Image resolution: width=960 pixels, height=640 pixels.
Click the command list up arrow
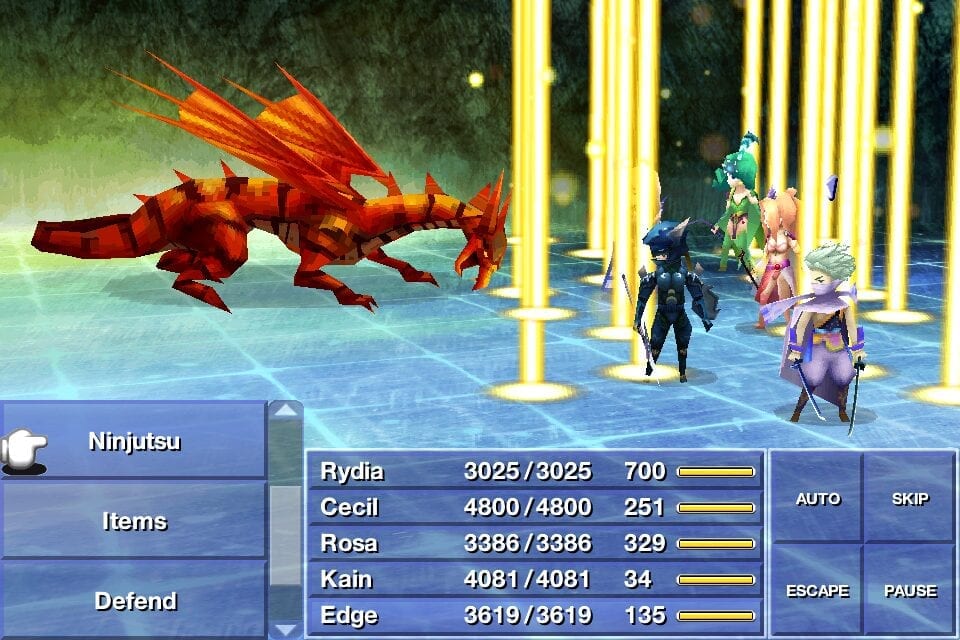point(286,410)
